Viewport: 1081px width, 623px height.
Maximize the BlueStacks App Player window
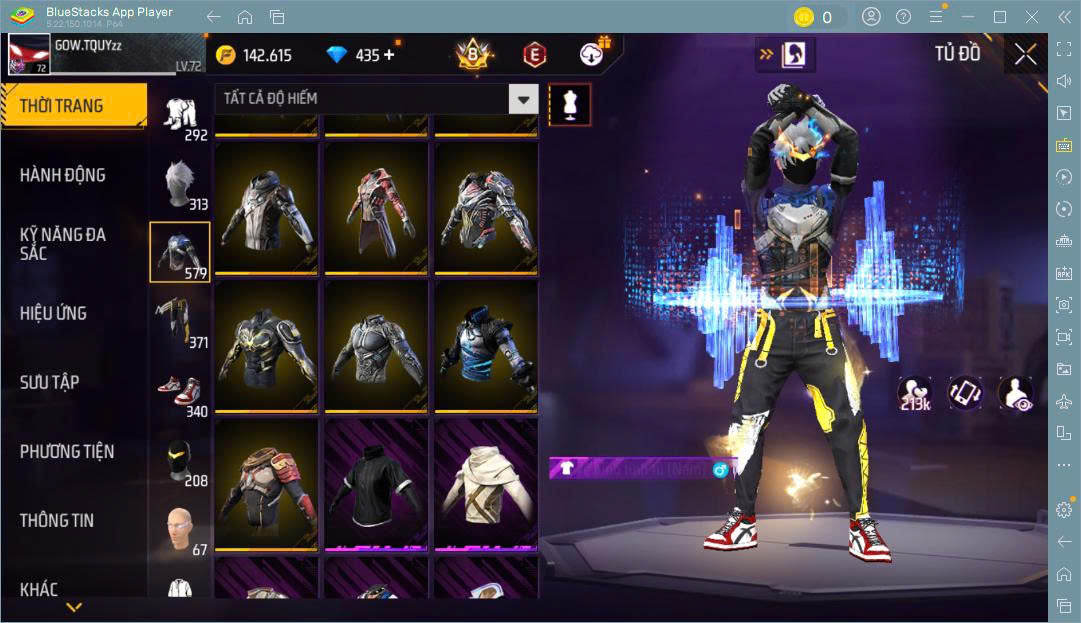point(999,17)
